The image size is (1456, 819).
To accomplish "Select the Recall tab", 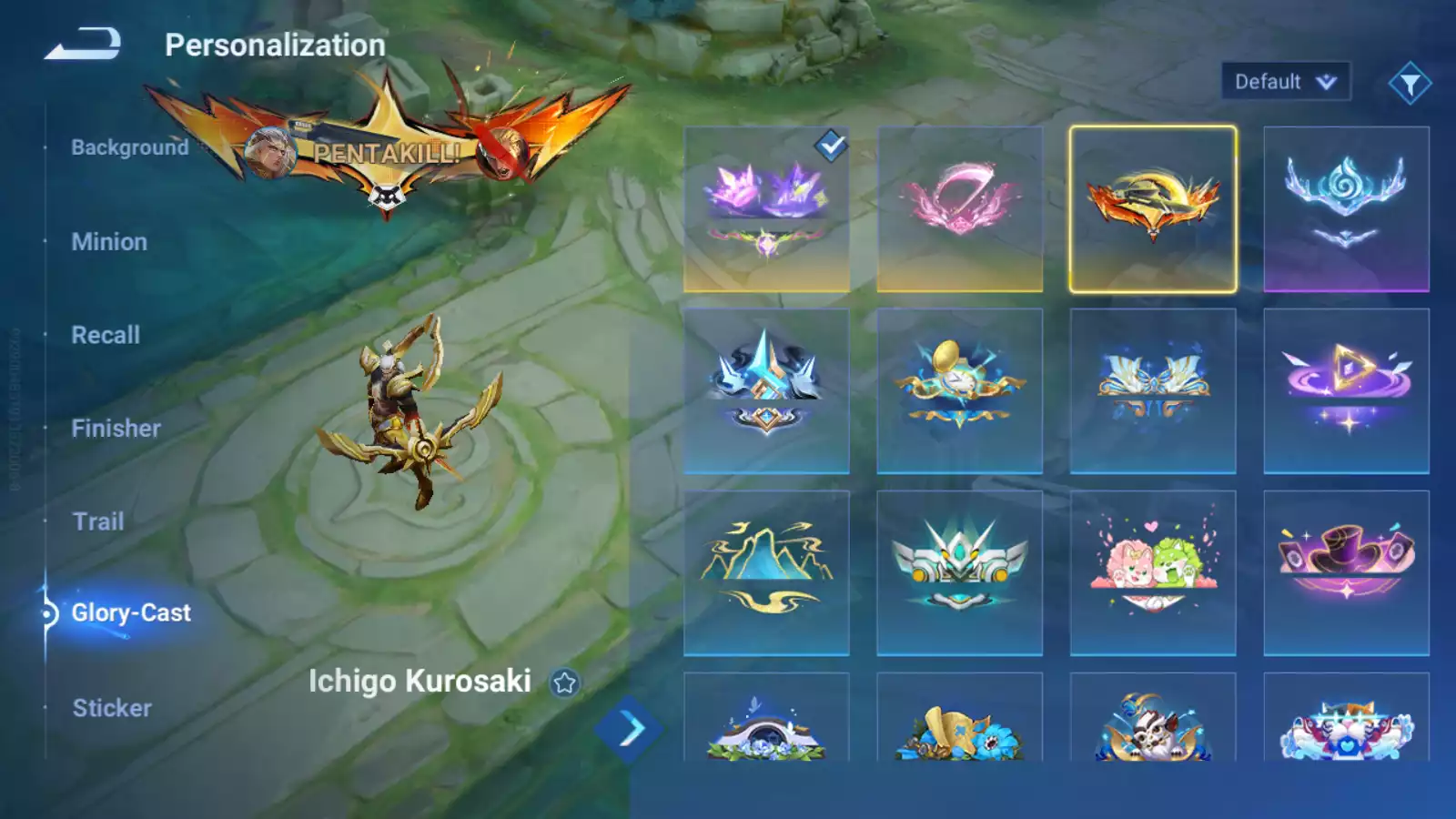I will (106, 335).
